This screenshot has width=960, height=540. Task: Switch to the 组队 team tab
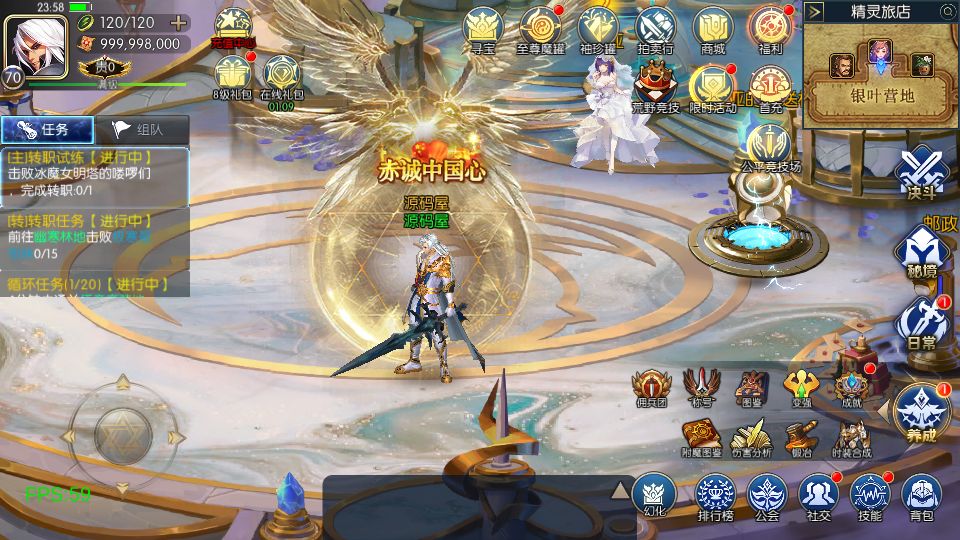pos(142,129)
